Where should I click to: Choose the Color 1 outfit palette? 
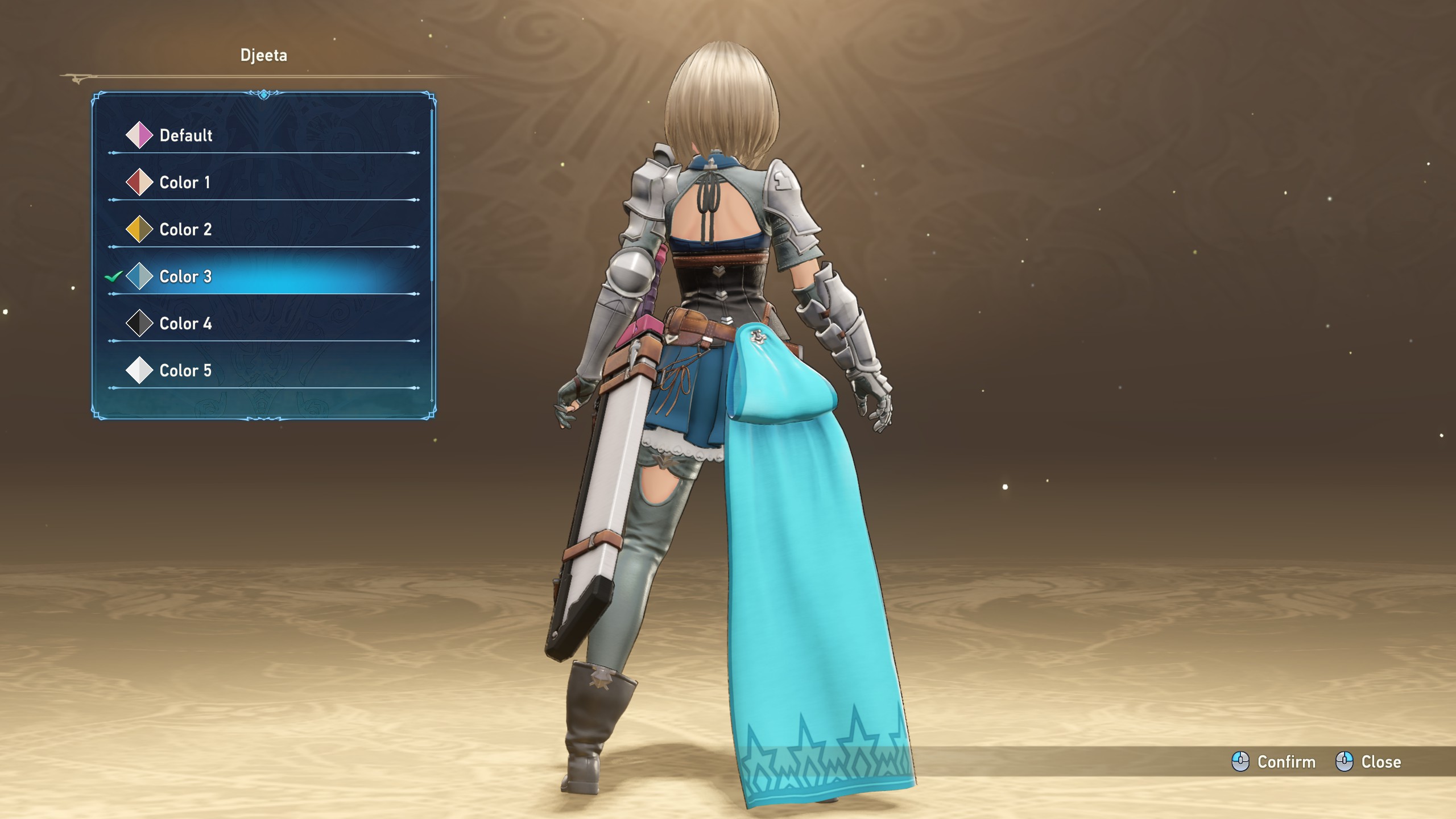[184, 183]
